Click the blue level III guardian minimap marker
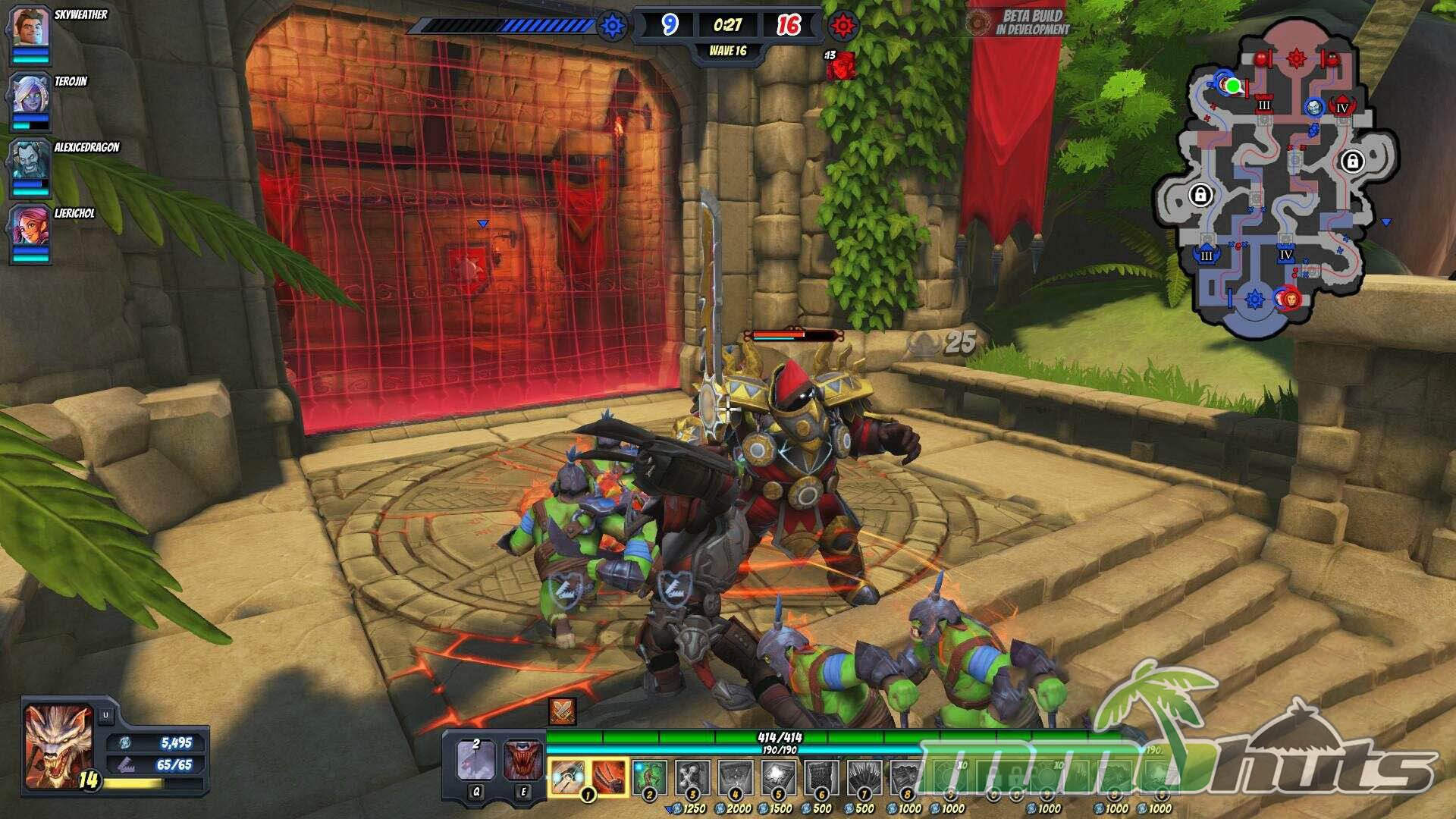The width and height of the screenshot is (1456, 819). click(1207, 255)
